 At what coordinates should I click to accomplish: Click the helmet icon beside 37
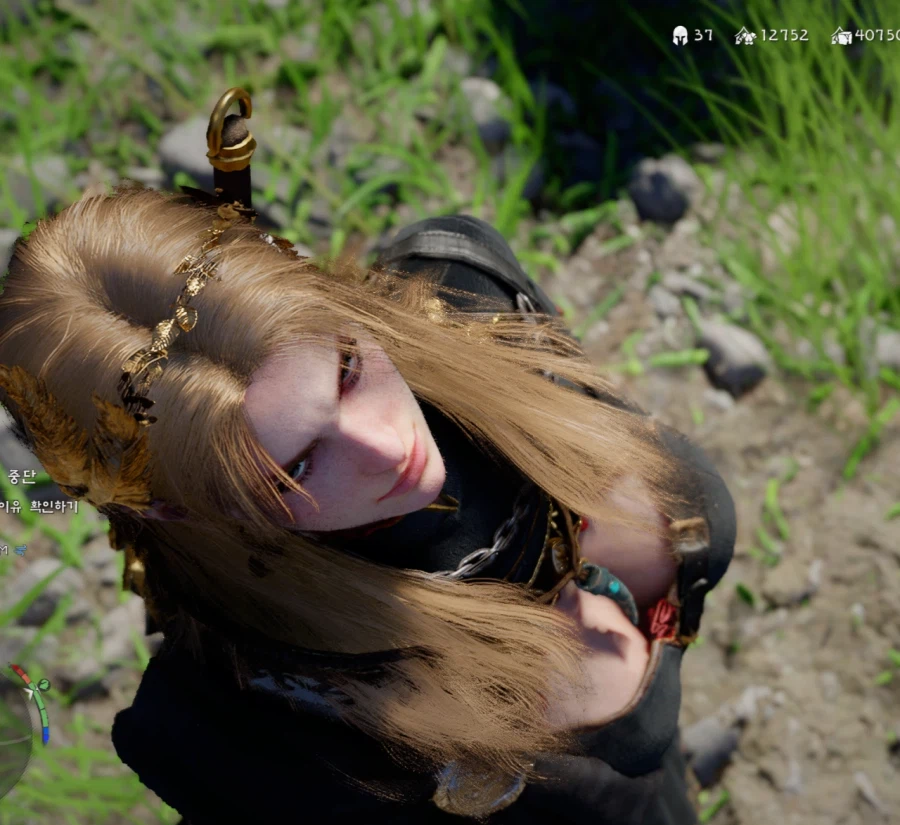[680, 36]
